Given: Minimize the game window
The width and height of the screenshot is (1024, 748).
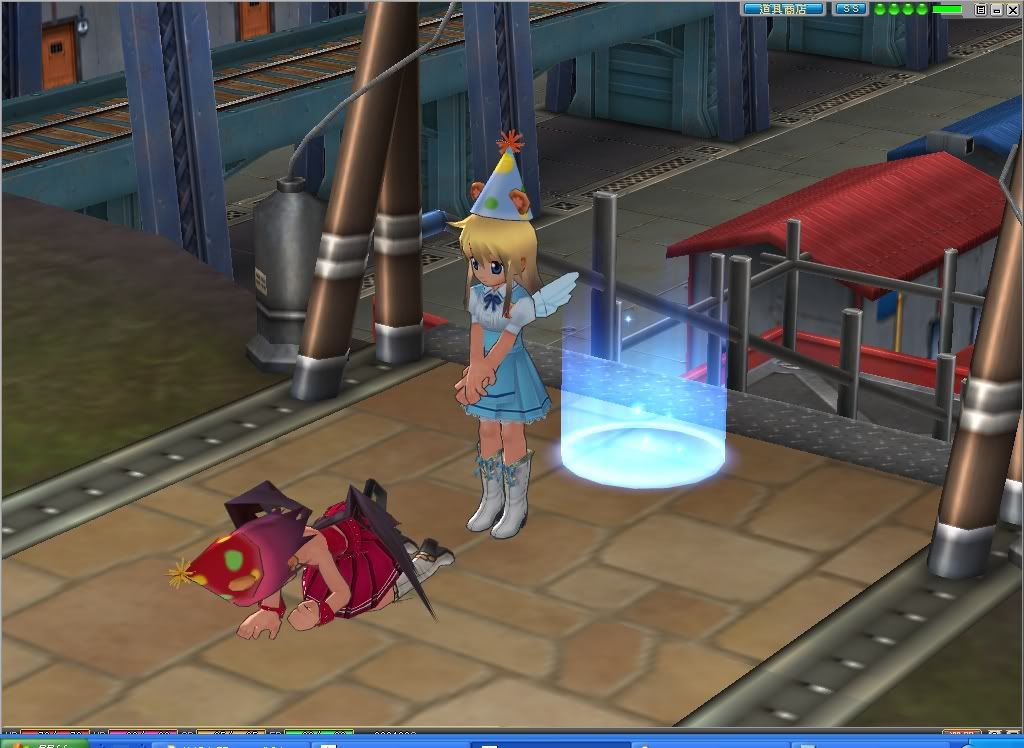Looking at the screenshot, I should (996, 9).
